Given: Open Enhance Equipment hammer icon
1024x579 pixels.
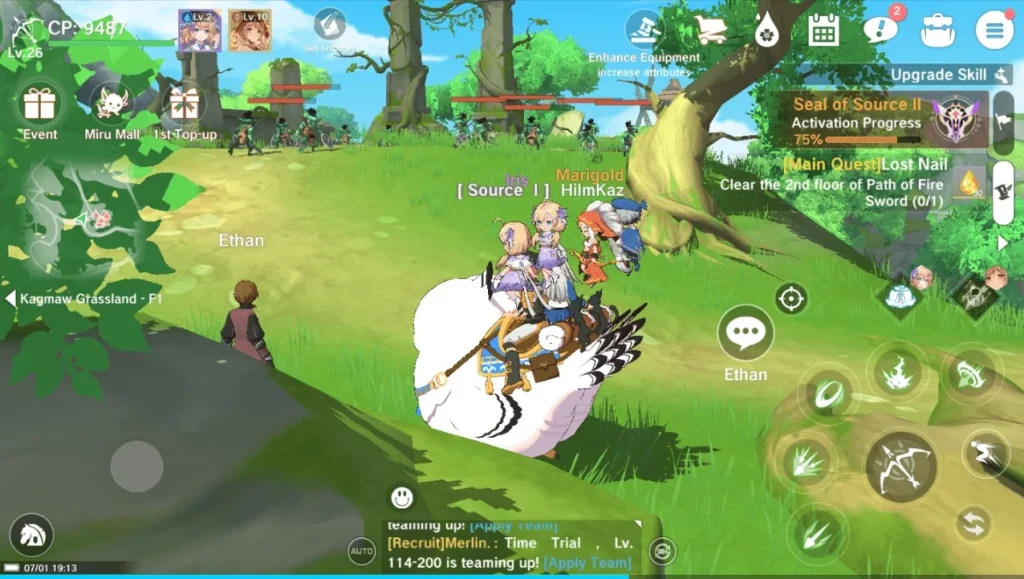Looking at the screenshot, I should 644,29.
